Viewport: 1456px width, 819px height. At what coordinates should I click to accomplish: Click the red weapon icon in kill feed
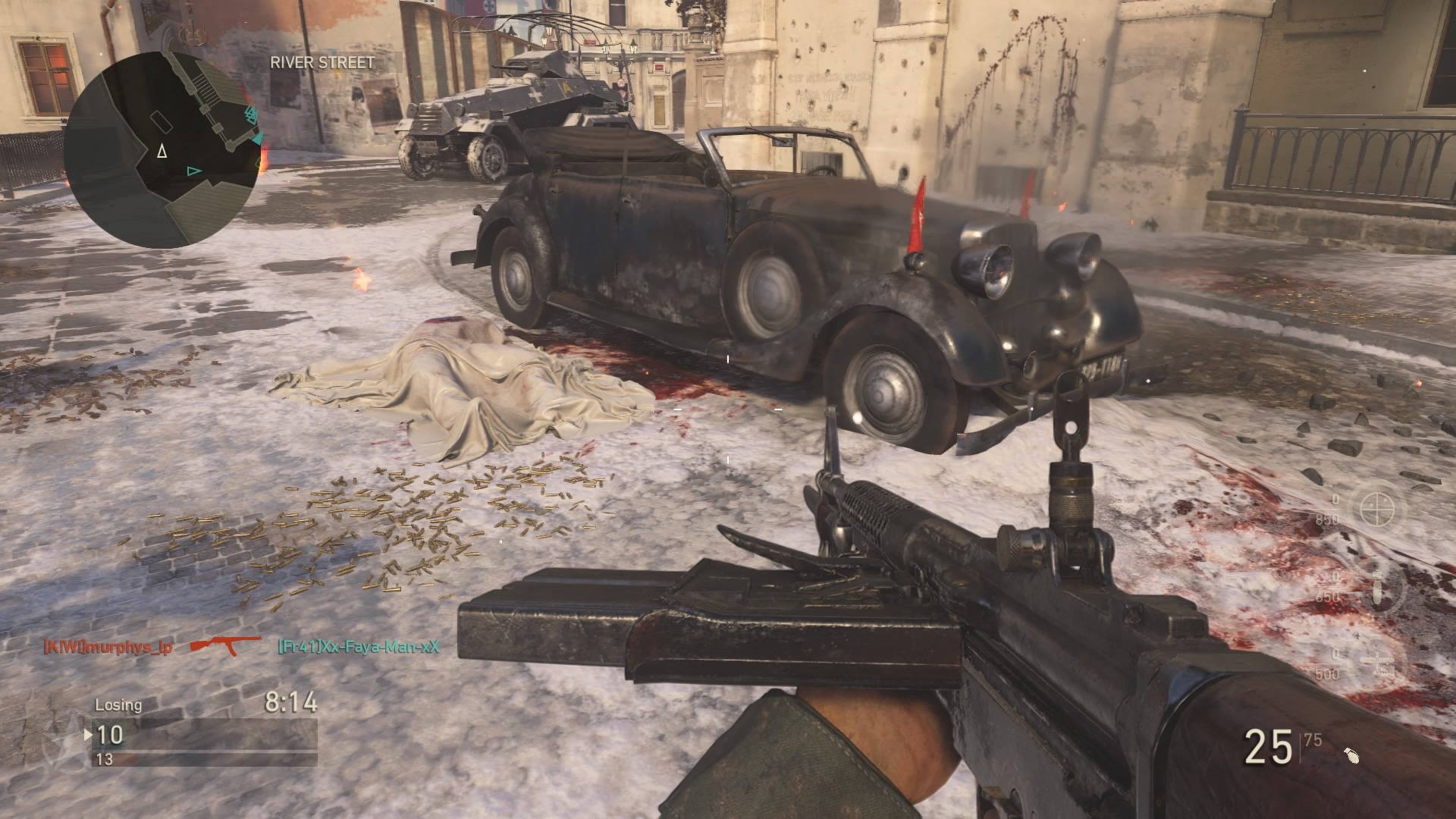[x=224, y=645]
